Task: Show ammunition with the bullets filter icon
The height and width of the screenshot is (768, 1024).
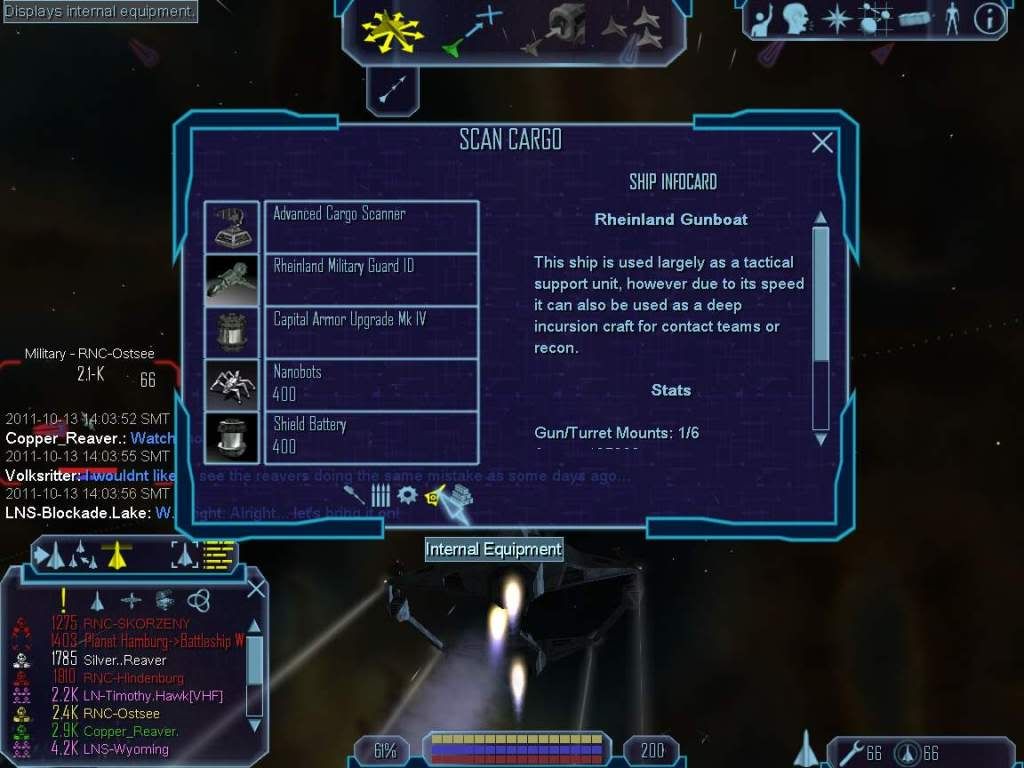Action: tap(380, 495)
